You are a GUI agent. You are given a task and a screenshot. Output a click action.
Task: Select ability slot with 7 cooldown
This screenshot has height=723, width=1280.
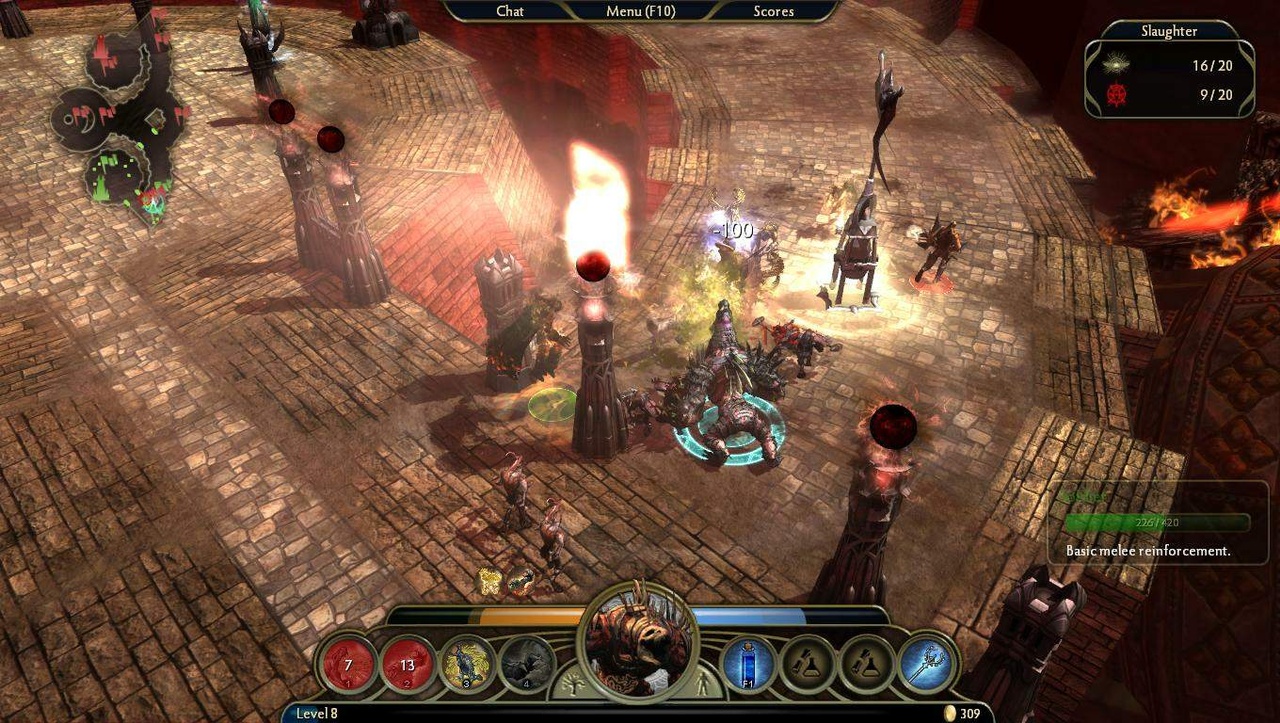(x=348, y=664)
